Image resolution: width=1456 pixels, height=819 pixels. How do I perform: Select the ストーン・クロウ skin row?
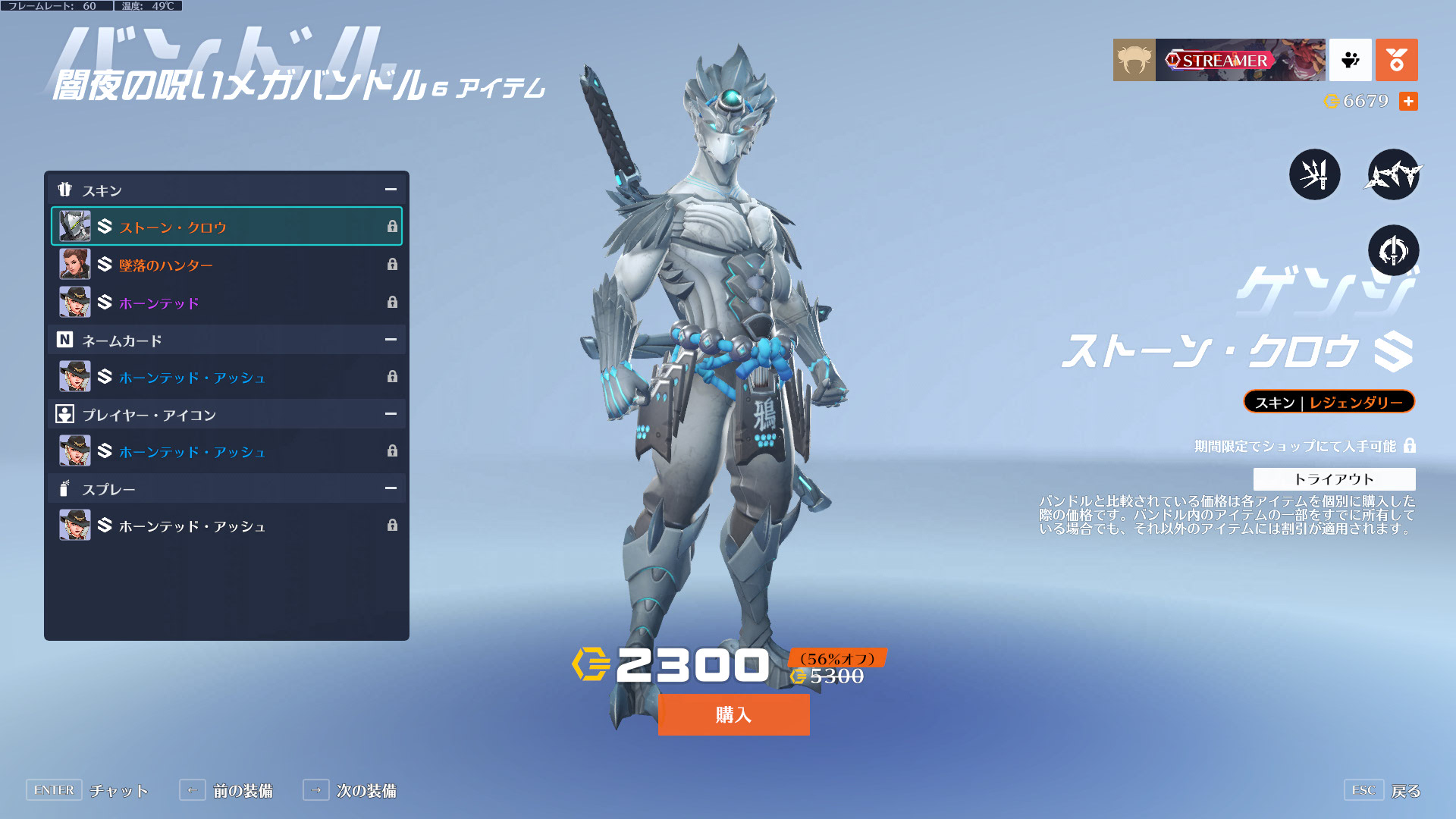coord(226,227)
